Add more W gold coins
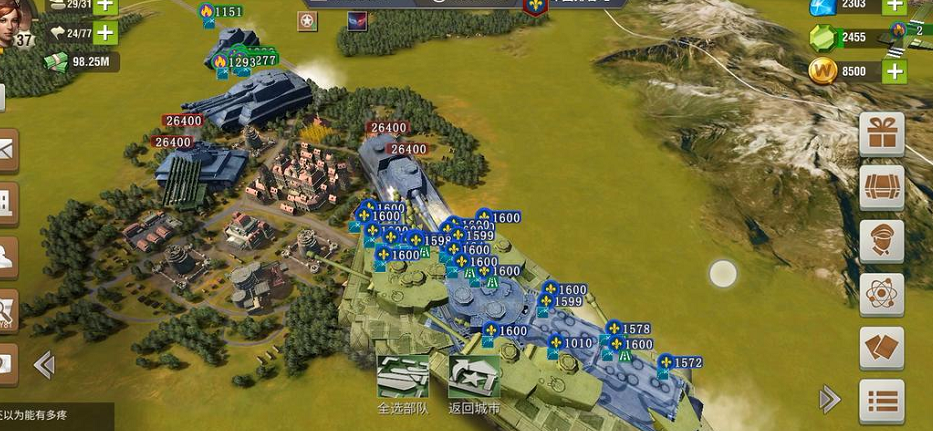 pyautogui.click(x=893, y=72)
